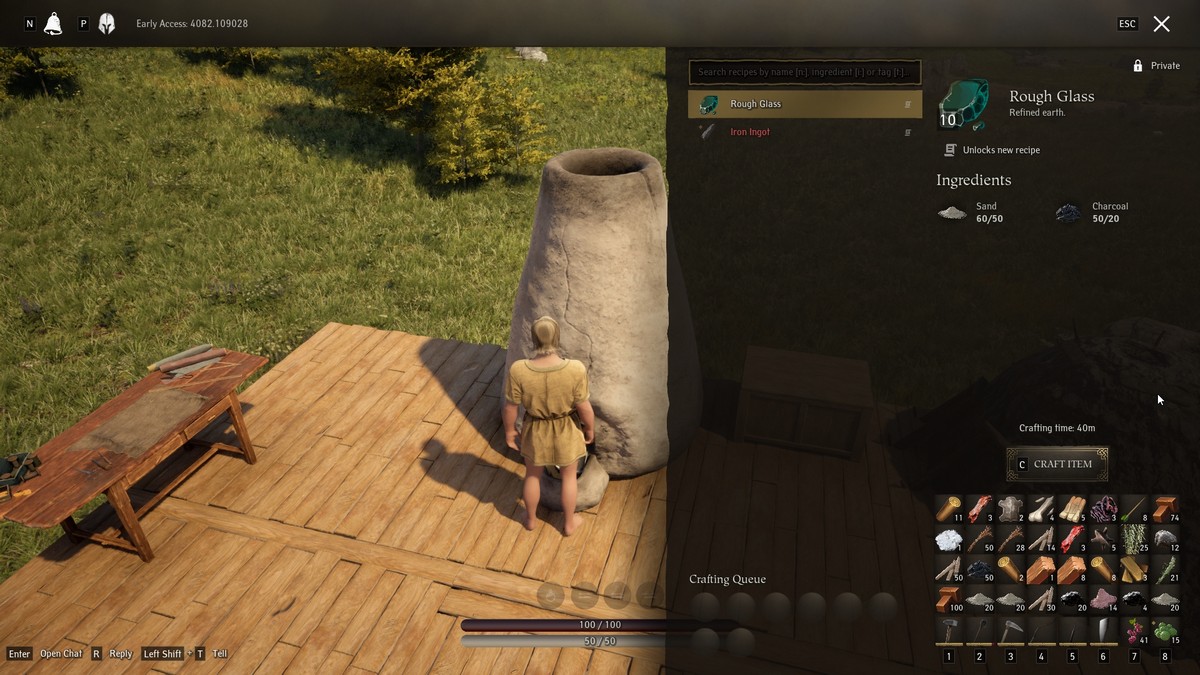The height and width of the screenshot is (675, 1200).
Task: Select the pink powder stack of 14
Action: [1103, 599]
